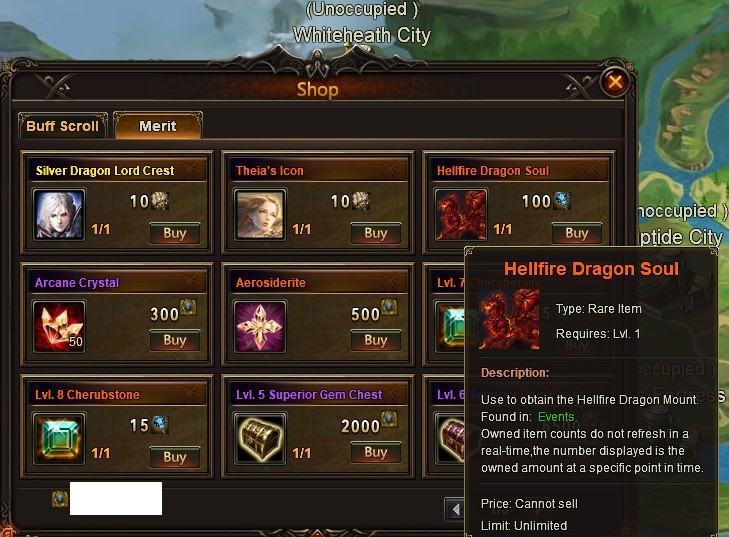This screenshot has height=537, width=729.
Task: Select the Lvl. 8 Cherubstone gem icon
Action: [x=59, y=439]
